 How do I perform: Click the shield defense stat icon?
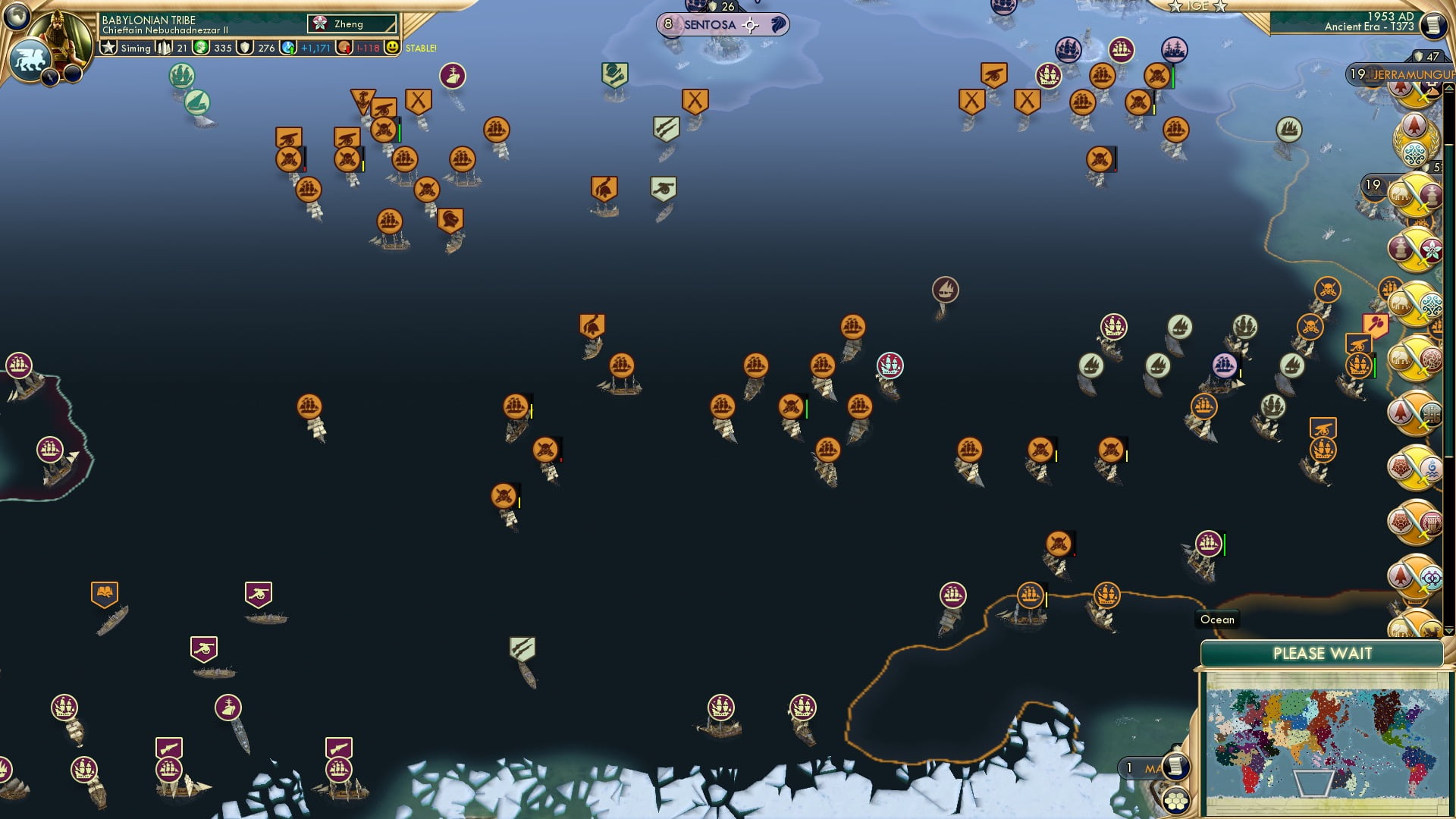point(245,48)
